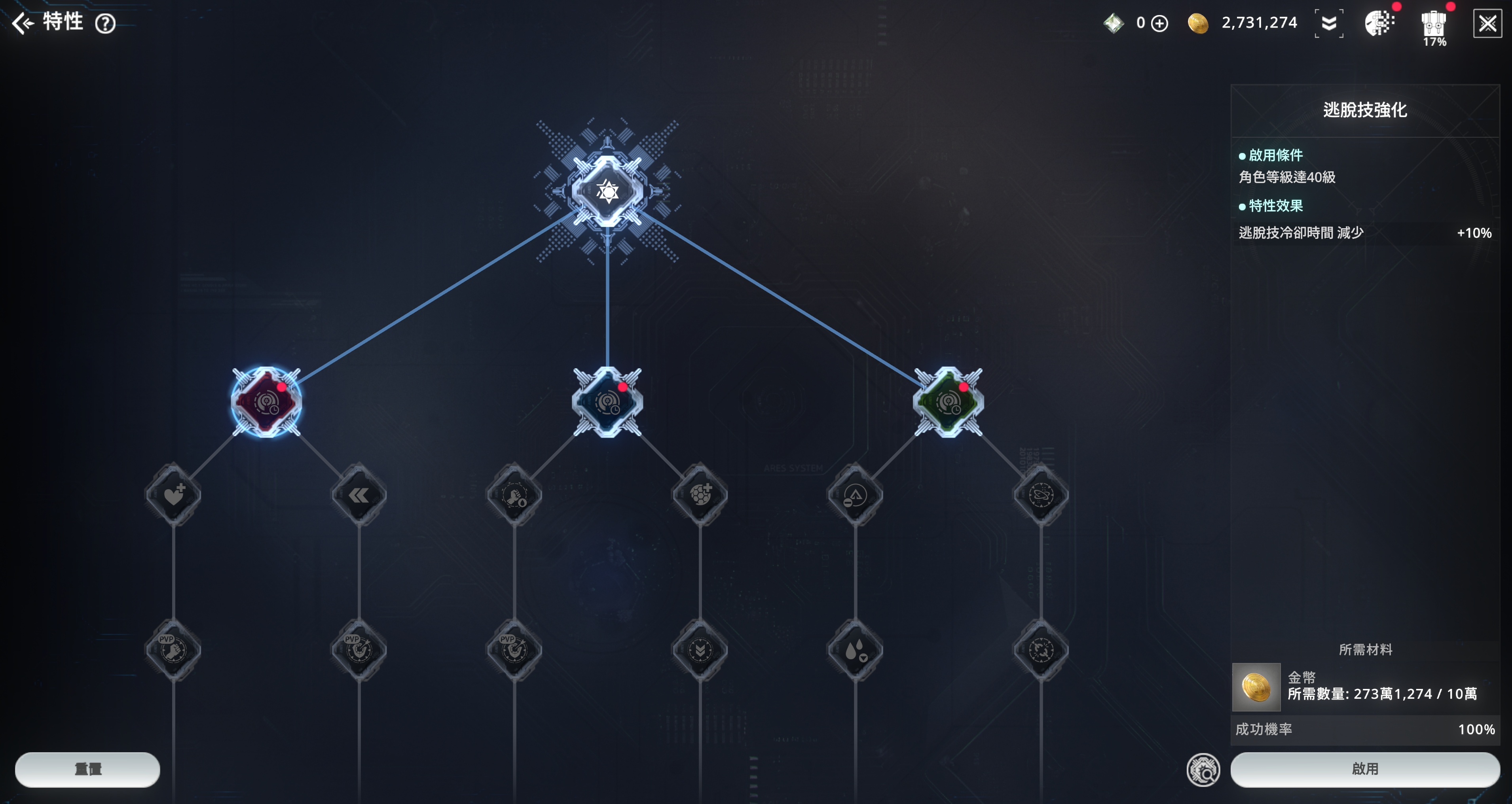
Task: Open the backpack showing 17%
Action: [1433, 26]
